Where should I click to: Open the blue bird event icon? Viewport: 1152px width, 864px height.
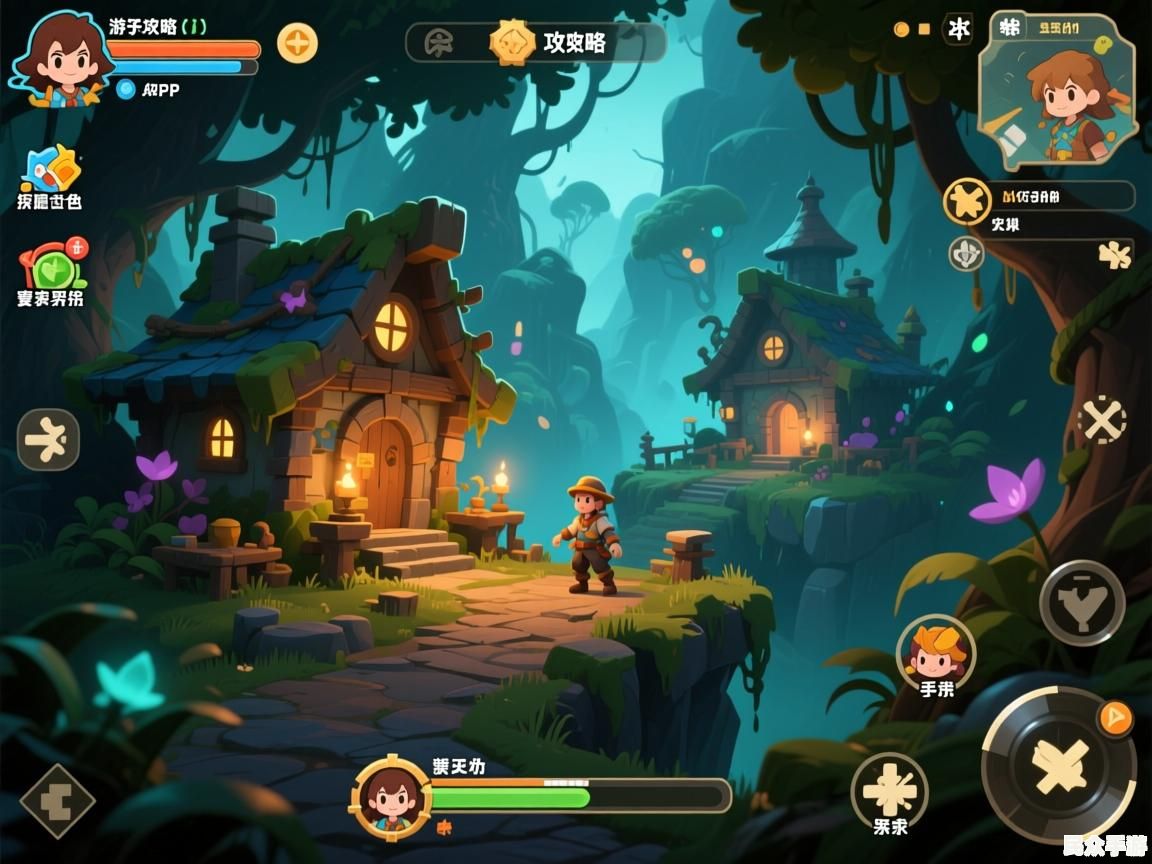50,170
